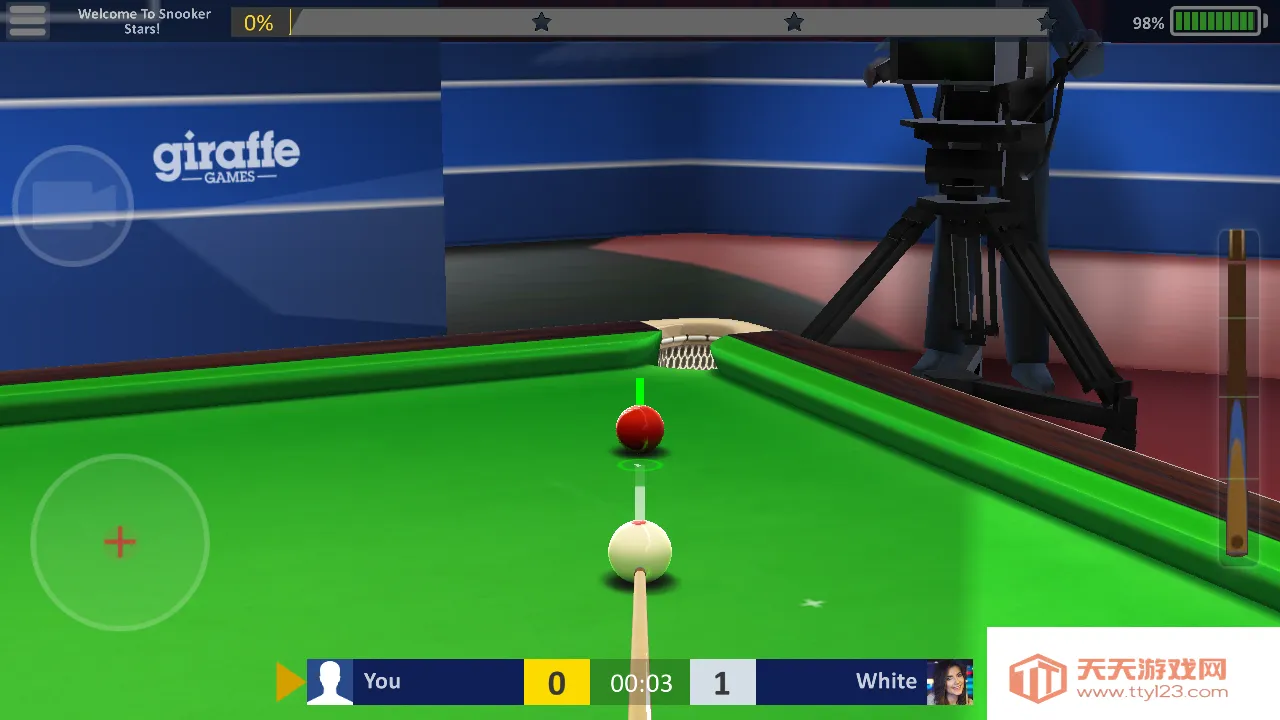1280x720 pixels.
Task: Tap the 98% battery percentage label
Action: [x=1146, y=20]
